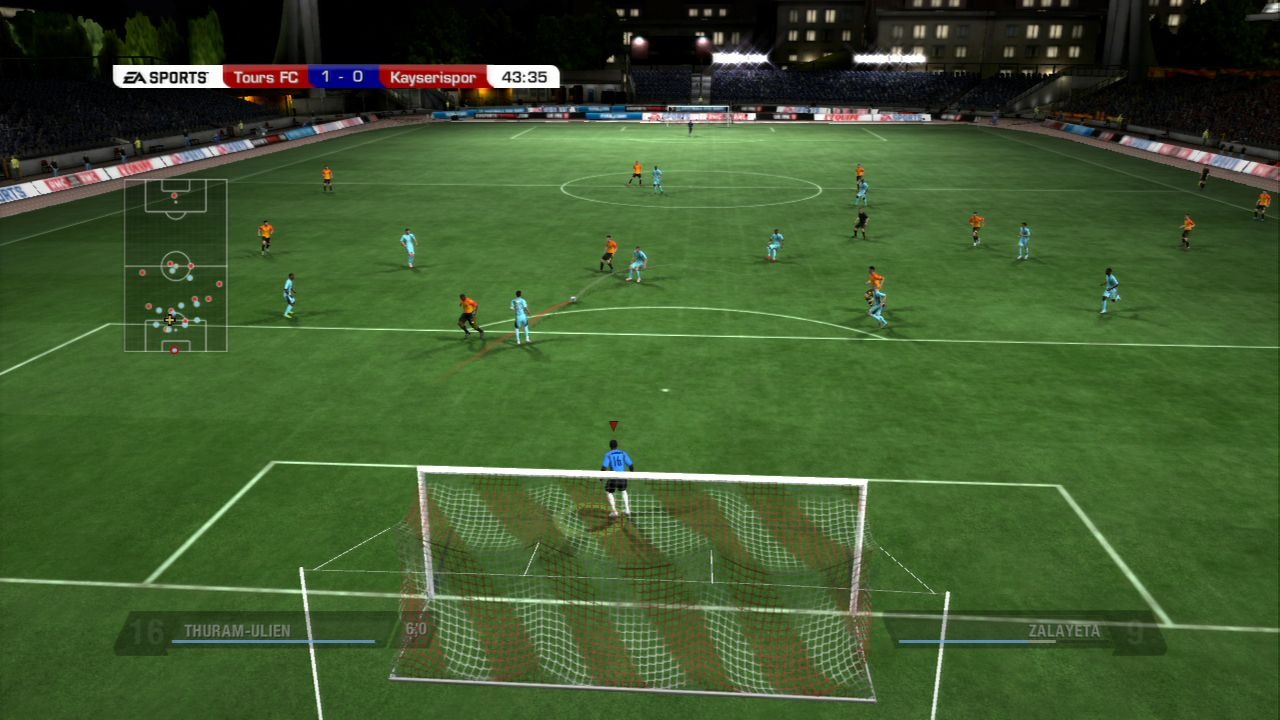Click the pitch radar minimap
The width and height of the screenshot is (1280, 720).
pos(175,265)
